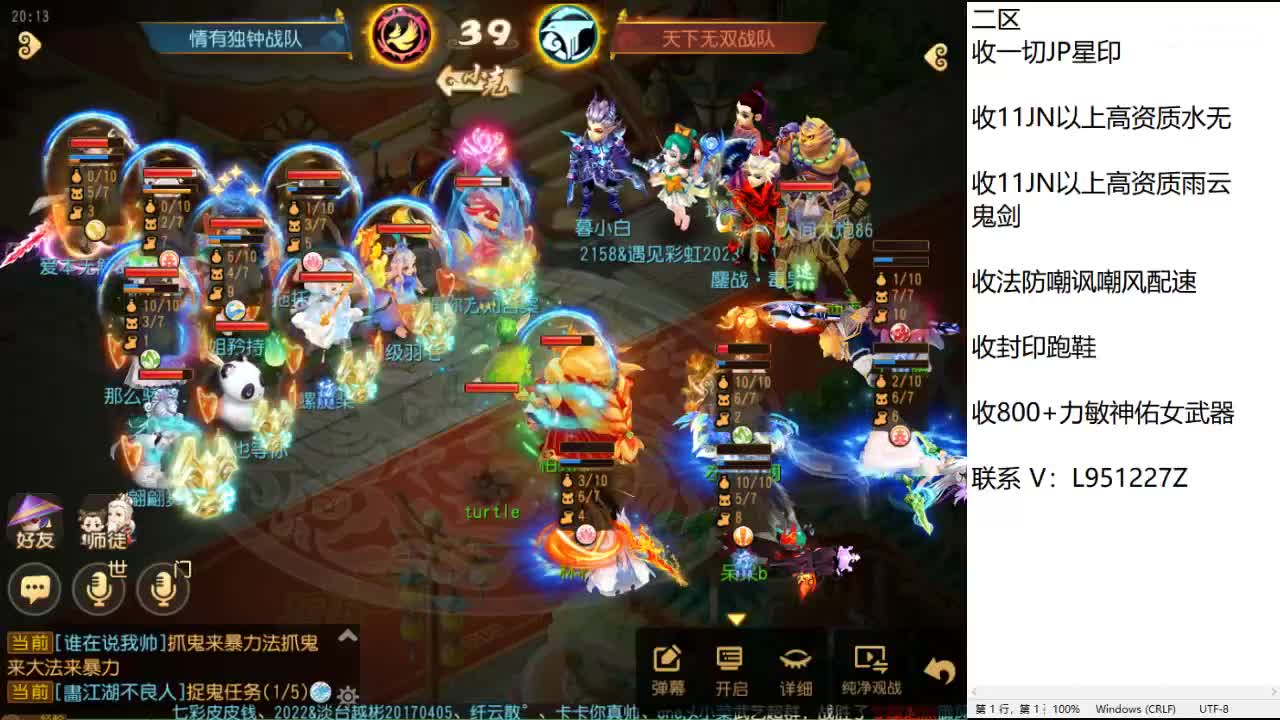Viewport: 1280px width, 720px height.
Task: Open chat settings via gear icon
Action: point(348,696)
